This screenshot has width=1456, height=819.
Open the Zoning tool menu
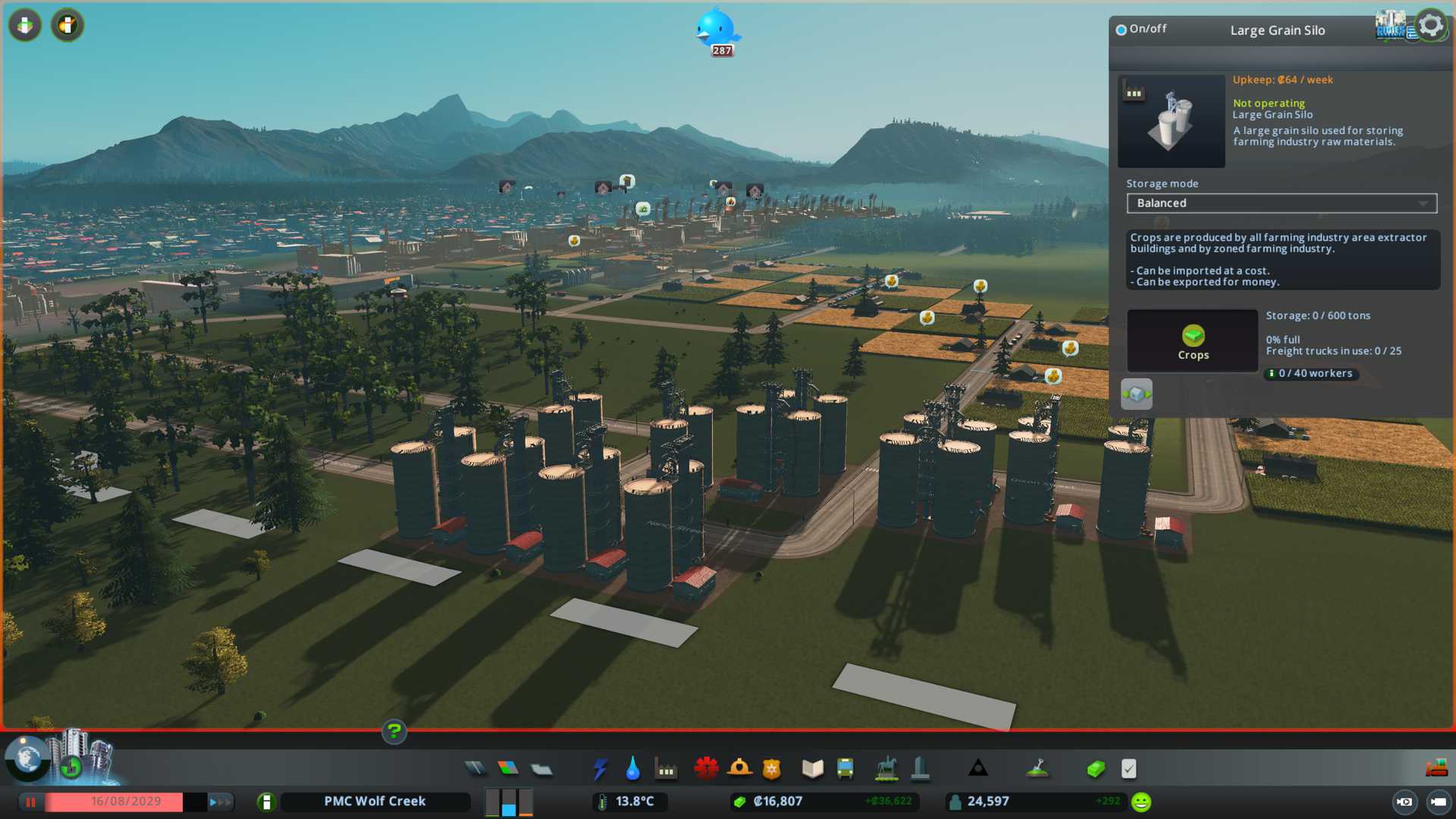point(508,769)
